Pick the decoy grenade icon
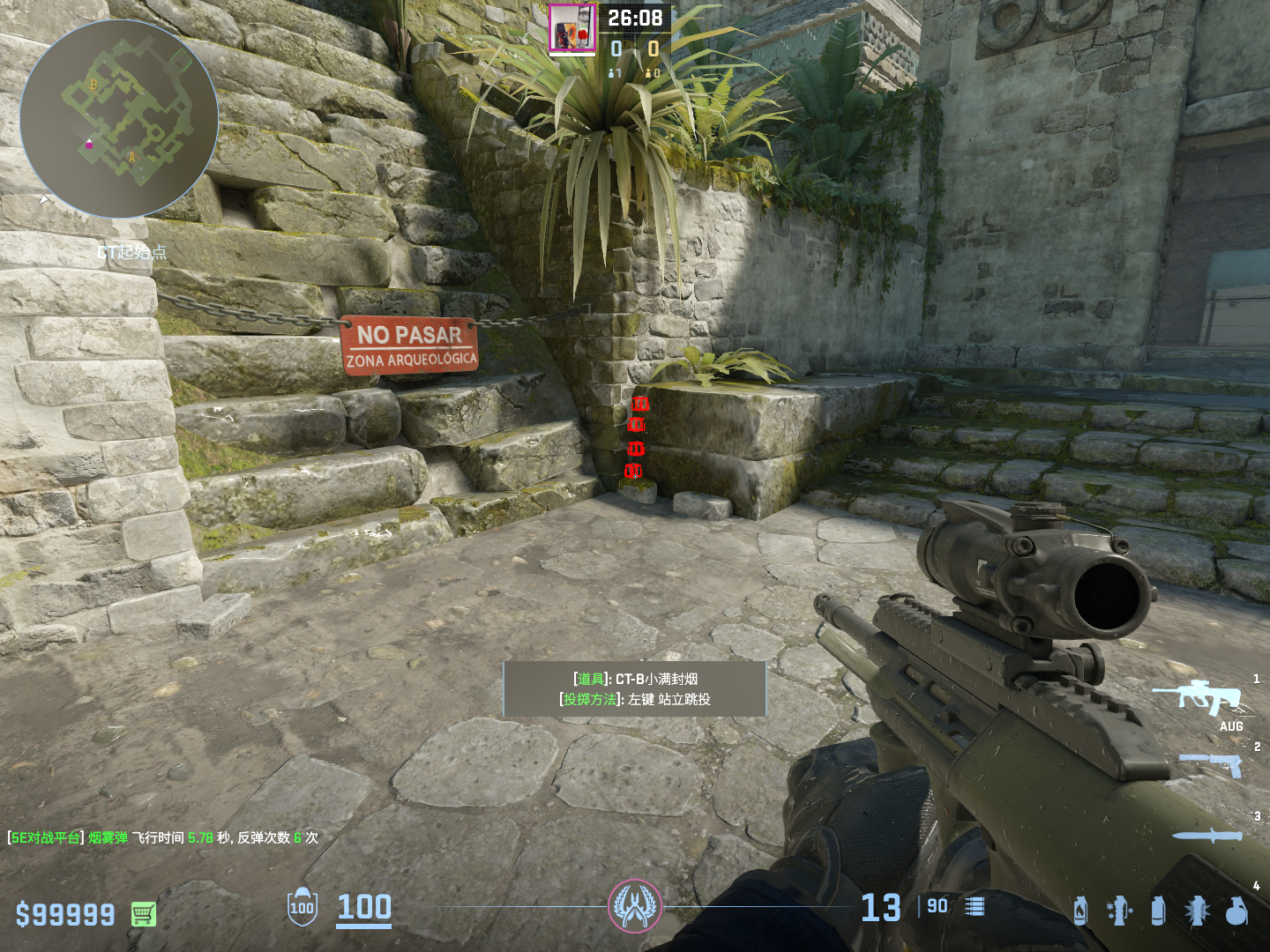This screenshot has width=1270, height=952. pyautogui.click(x=1118, y=911)
